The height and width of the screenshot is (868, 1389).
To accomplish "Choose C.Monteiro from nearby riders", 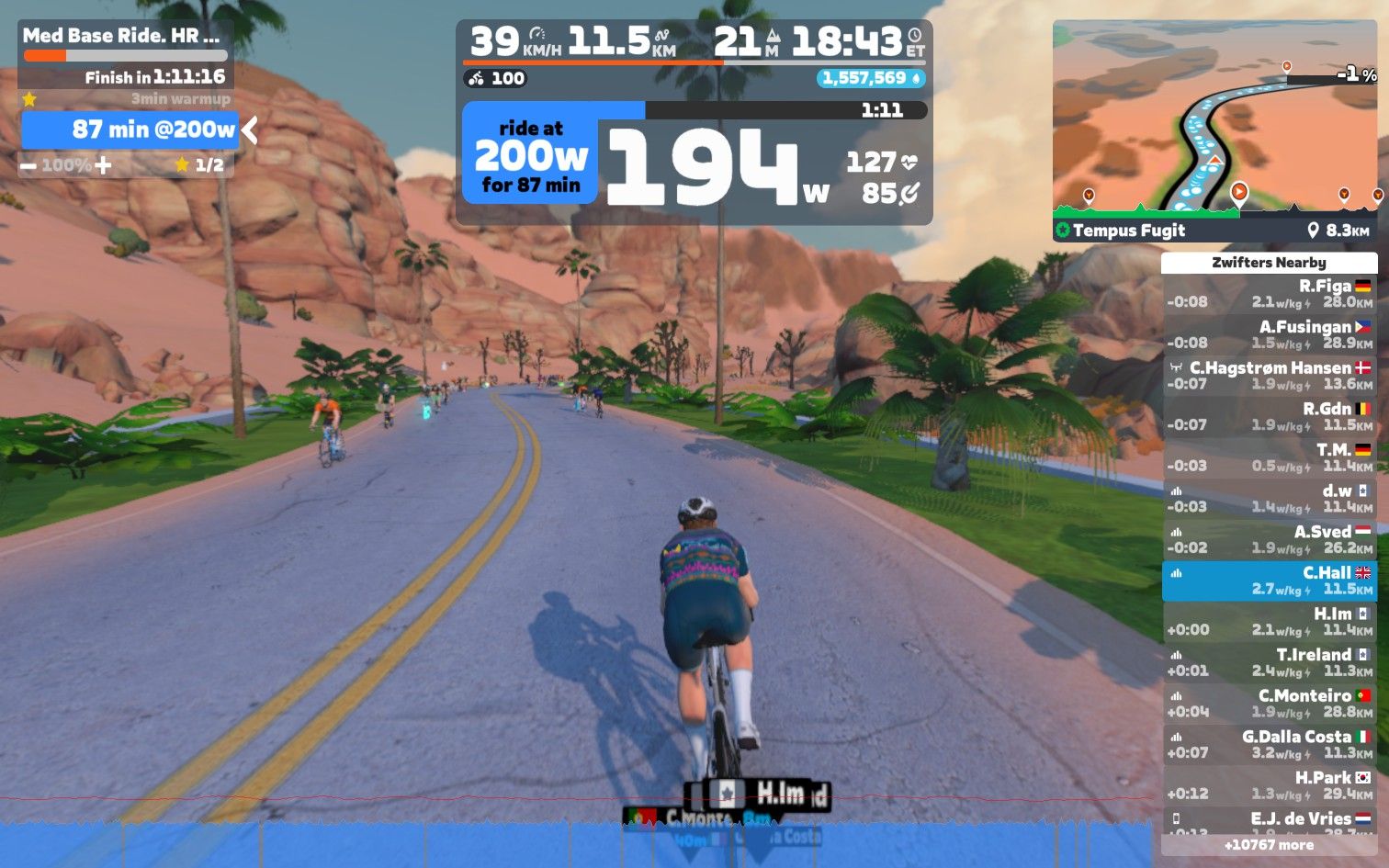I will 1269,704.
